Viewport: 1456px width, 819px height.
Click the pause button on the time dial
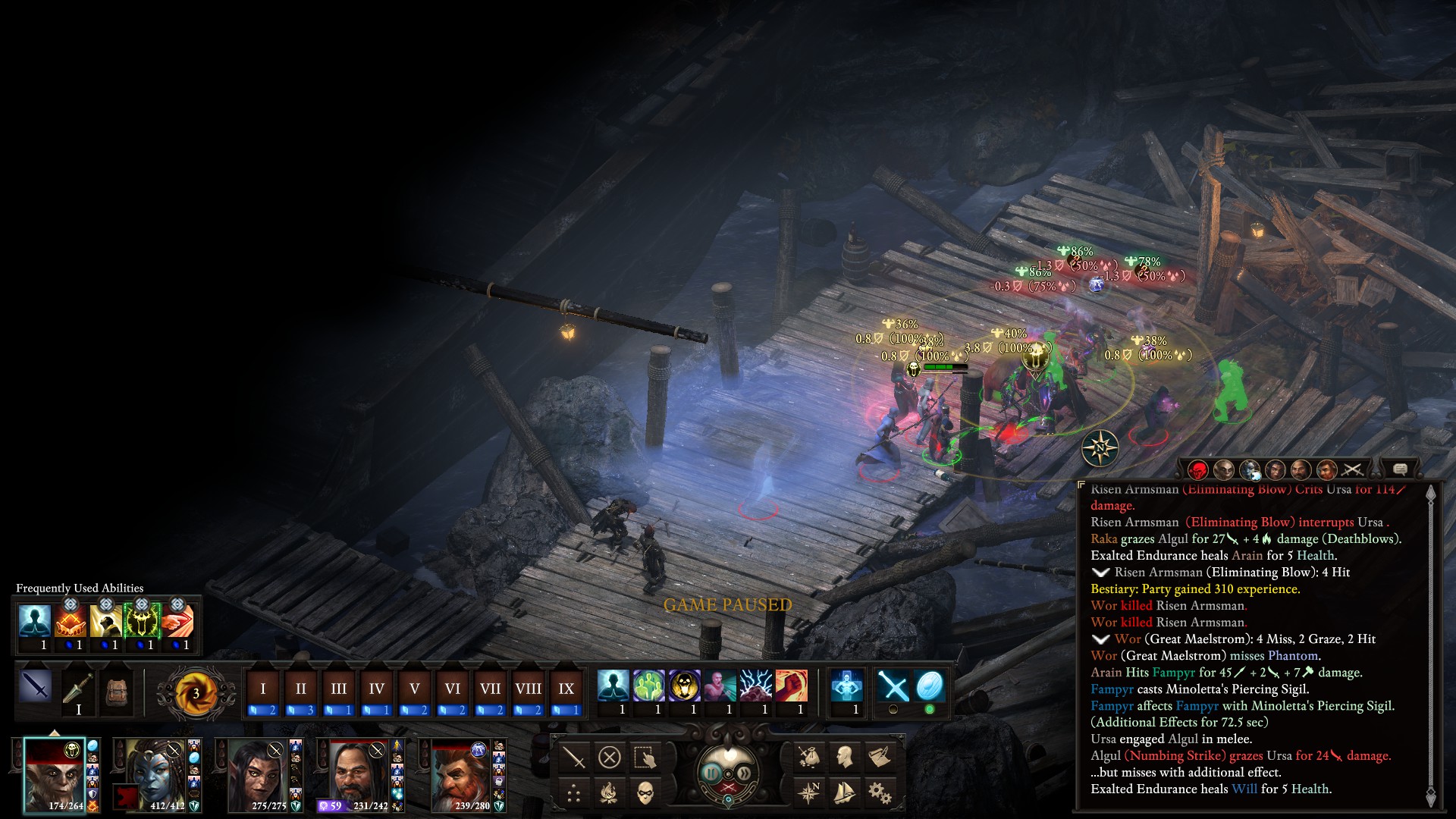711,773
